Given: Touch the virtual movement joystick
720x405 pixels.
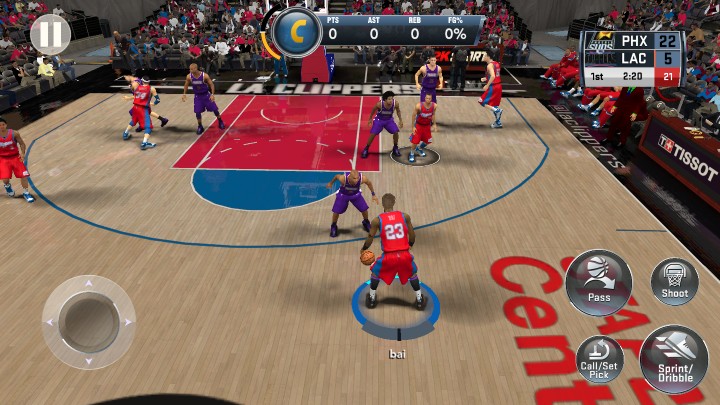Looking at the screenshot, I should pos(88,322).
